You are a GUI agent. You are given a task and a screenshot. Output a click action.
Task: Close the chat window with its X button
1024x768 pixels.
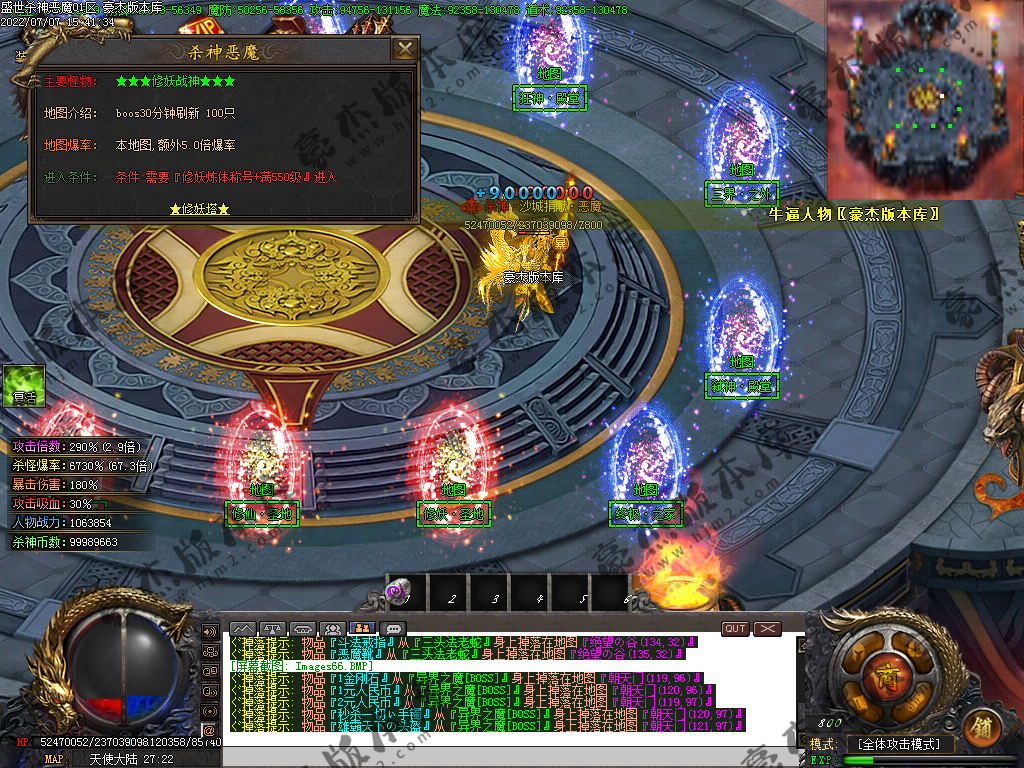click(767, 629)
